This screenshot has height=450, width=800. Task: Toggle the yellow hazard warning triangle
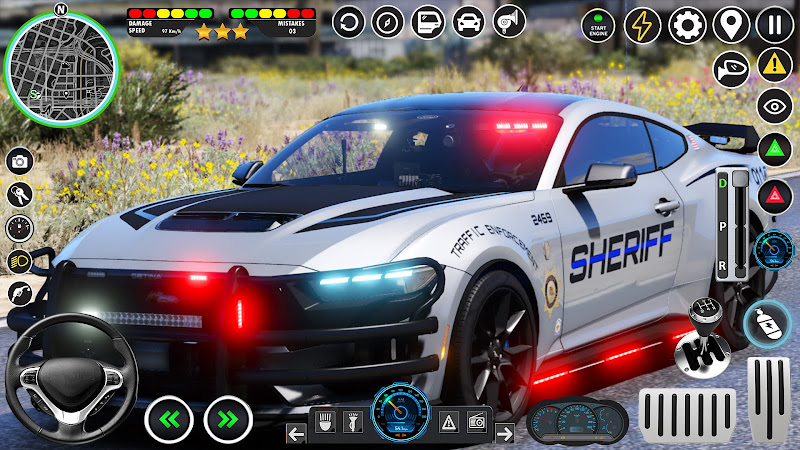[x=774, y=65]
